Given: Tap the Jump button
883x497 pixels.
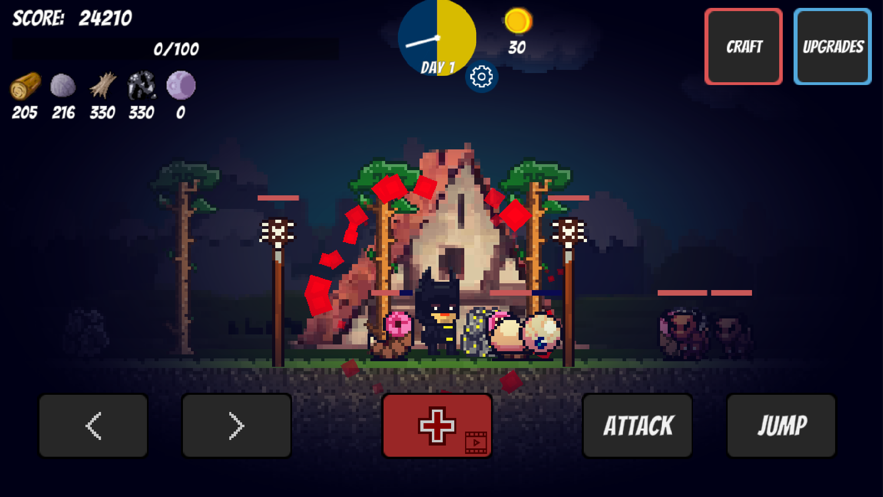Looking at the screenshot, I should (x=781, y=426).
